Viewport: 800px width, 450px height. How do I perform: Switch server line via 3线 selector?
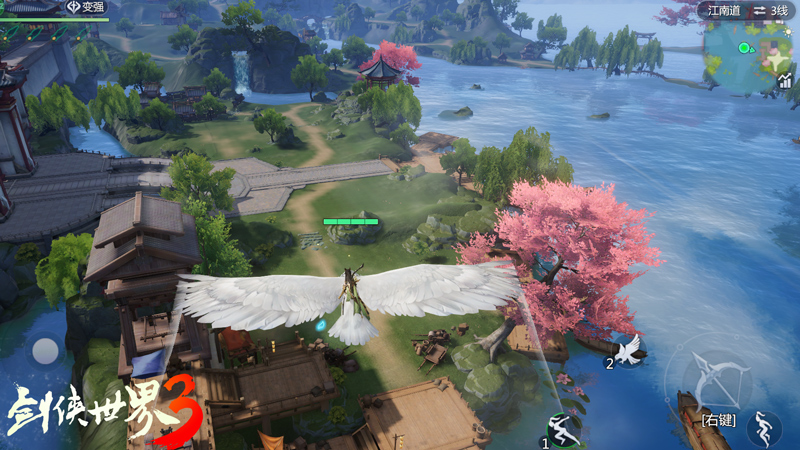click(771, 10)
